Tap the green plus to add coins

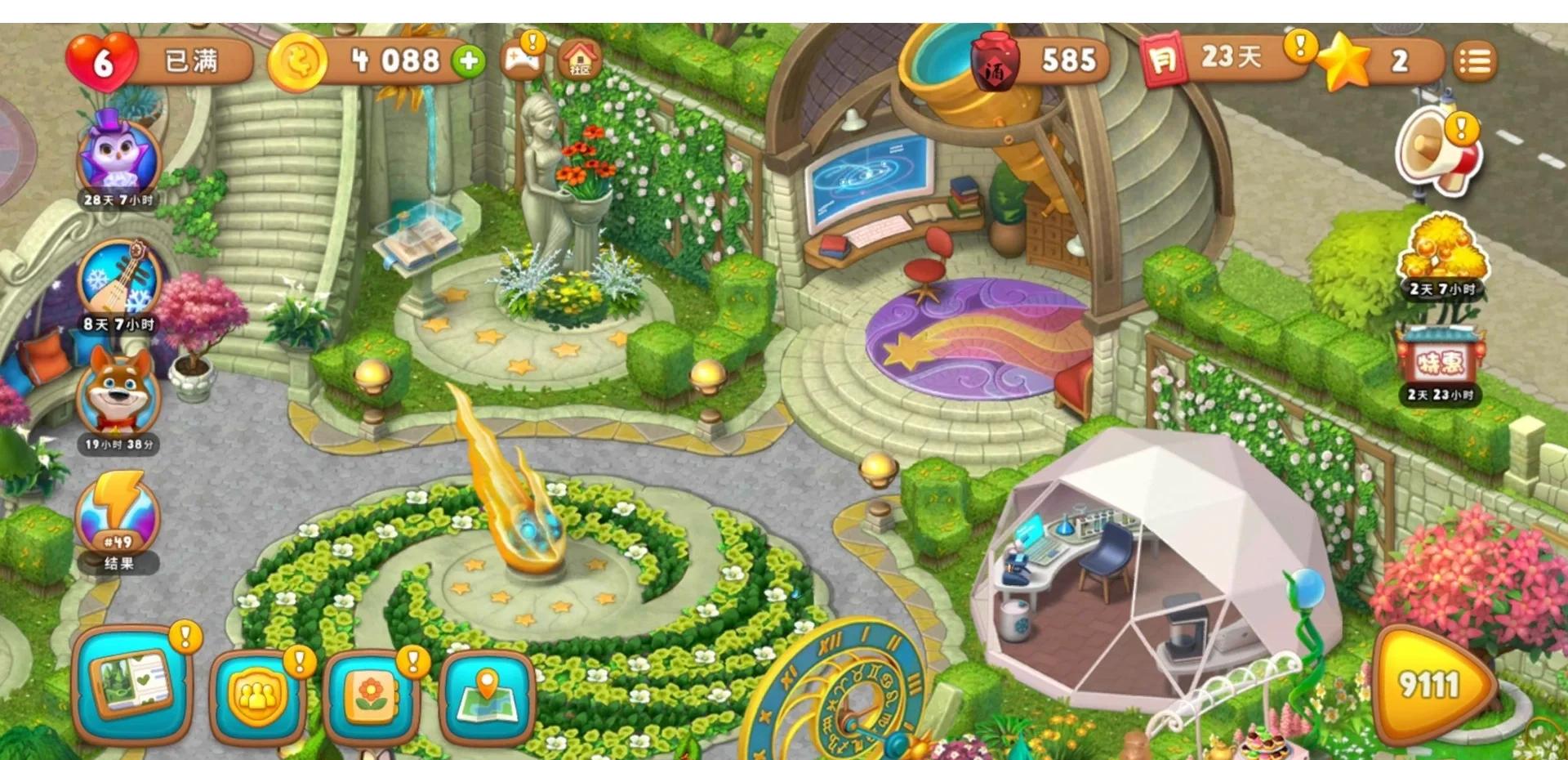[x=469, y=61]
